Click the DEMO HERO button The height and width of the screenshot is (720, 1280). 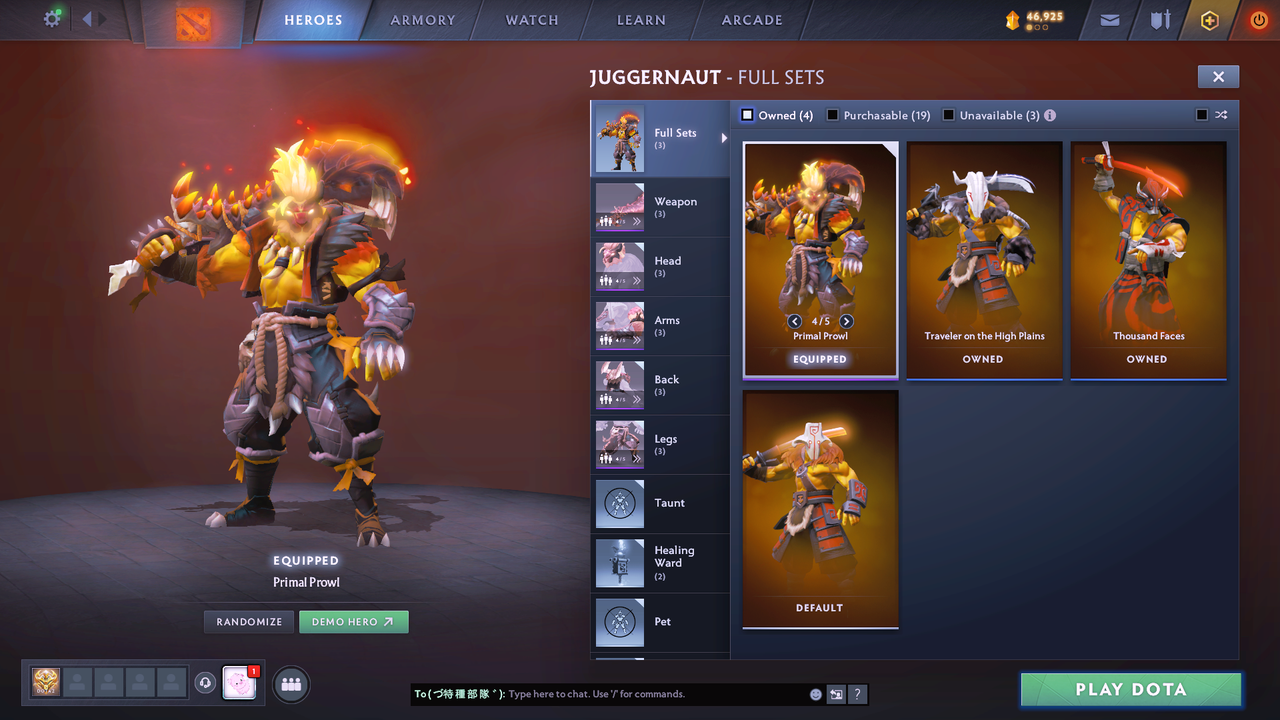tap(353, 621)
